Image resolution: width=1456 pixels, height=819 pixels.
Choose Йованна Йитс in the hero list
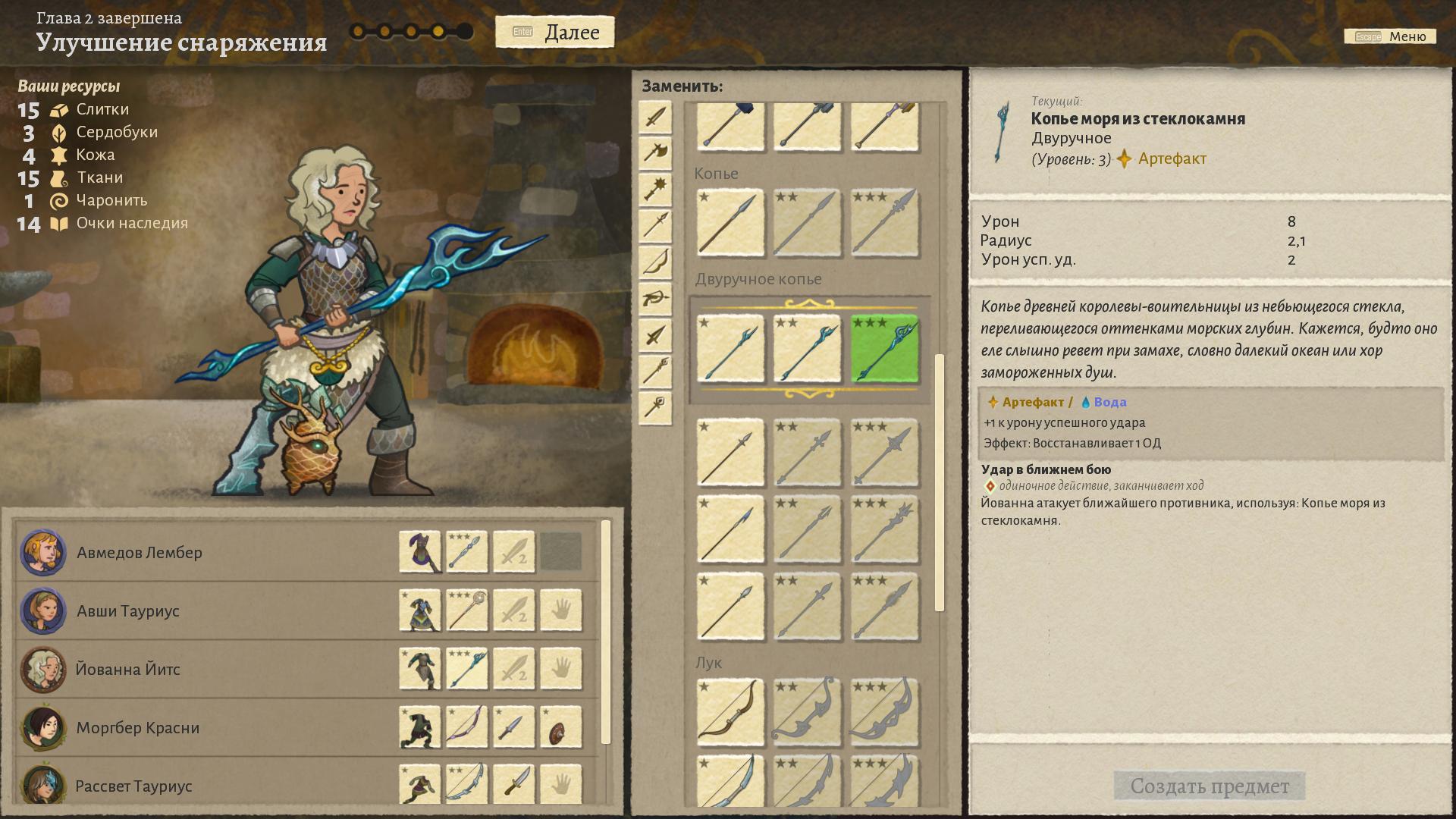point(128,670)
